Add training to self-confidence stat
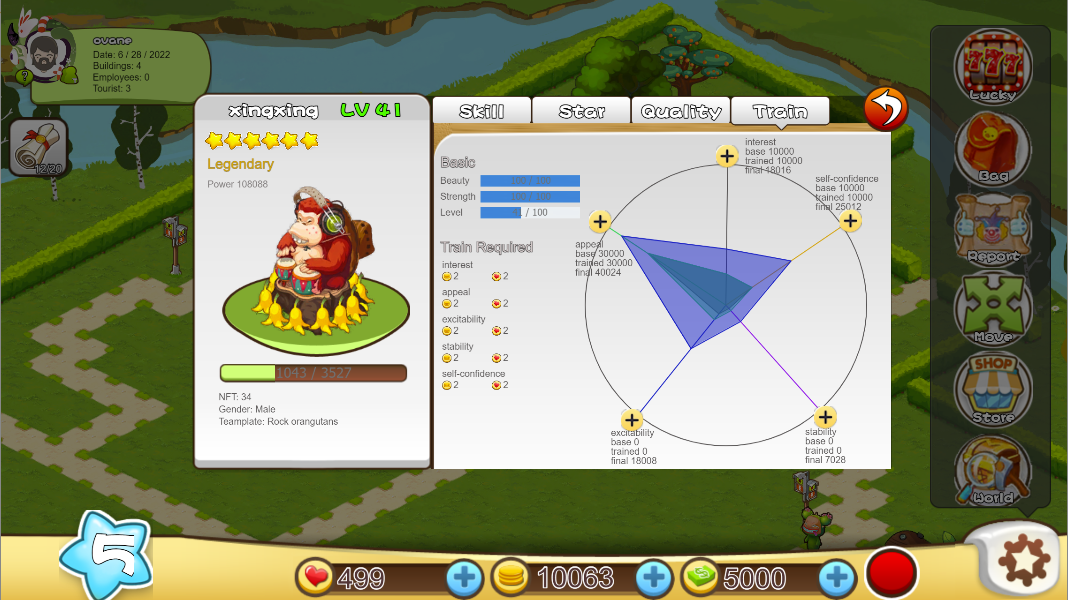Image resolution: width=1068 pixels, height=600 pixels. point(850,221)
